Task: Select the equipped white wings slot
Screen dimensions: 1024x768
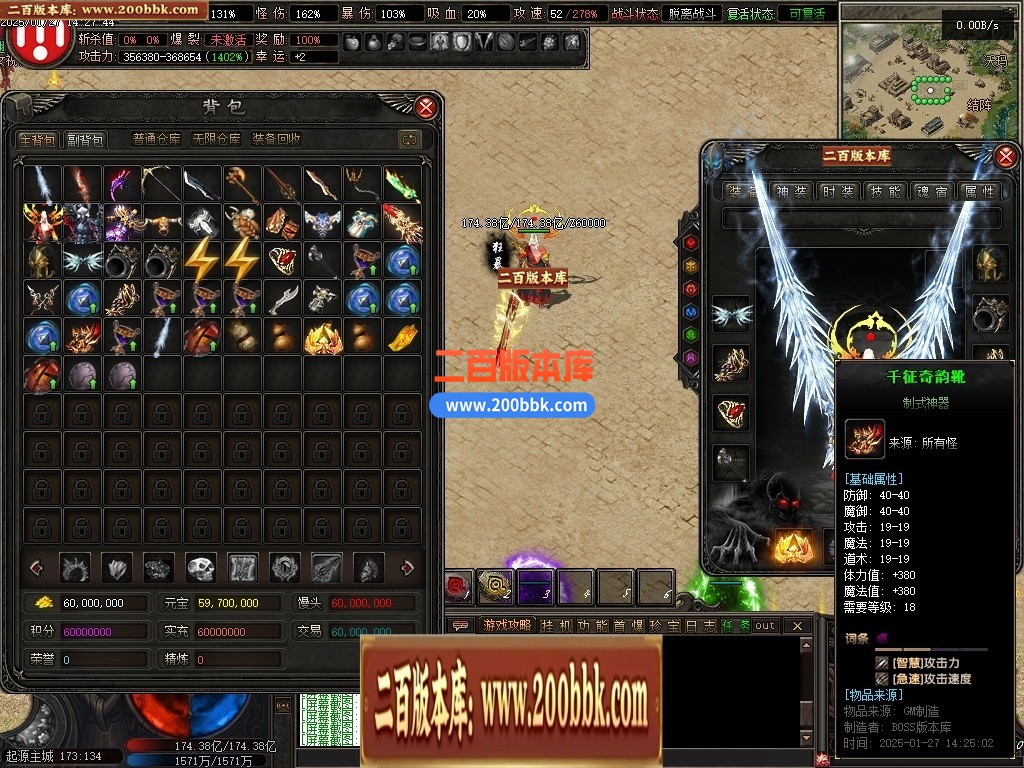Action: (x=730, y=314)
